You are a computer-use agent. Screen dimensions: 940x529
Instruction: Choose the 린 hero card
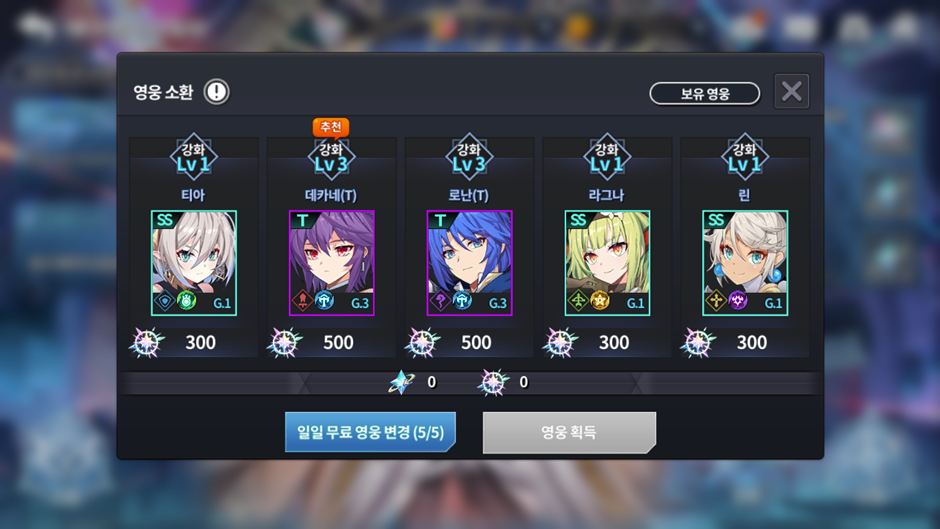745,262
